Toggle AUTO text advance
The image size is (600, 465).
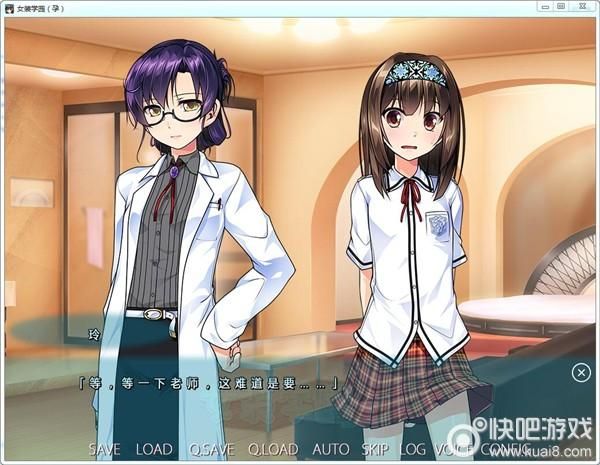coord(331,450)
